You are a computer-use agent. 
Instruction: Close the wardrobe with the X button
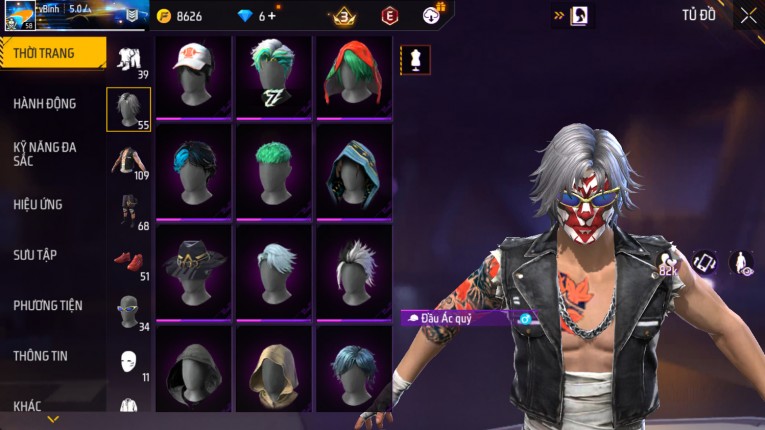pos(748,15)
